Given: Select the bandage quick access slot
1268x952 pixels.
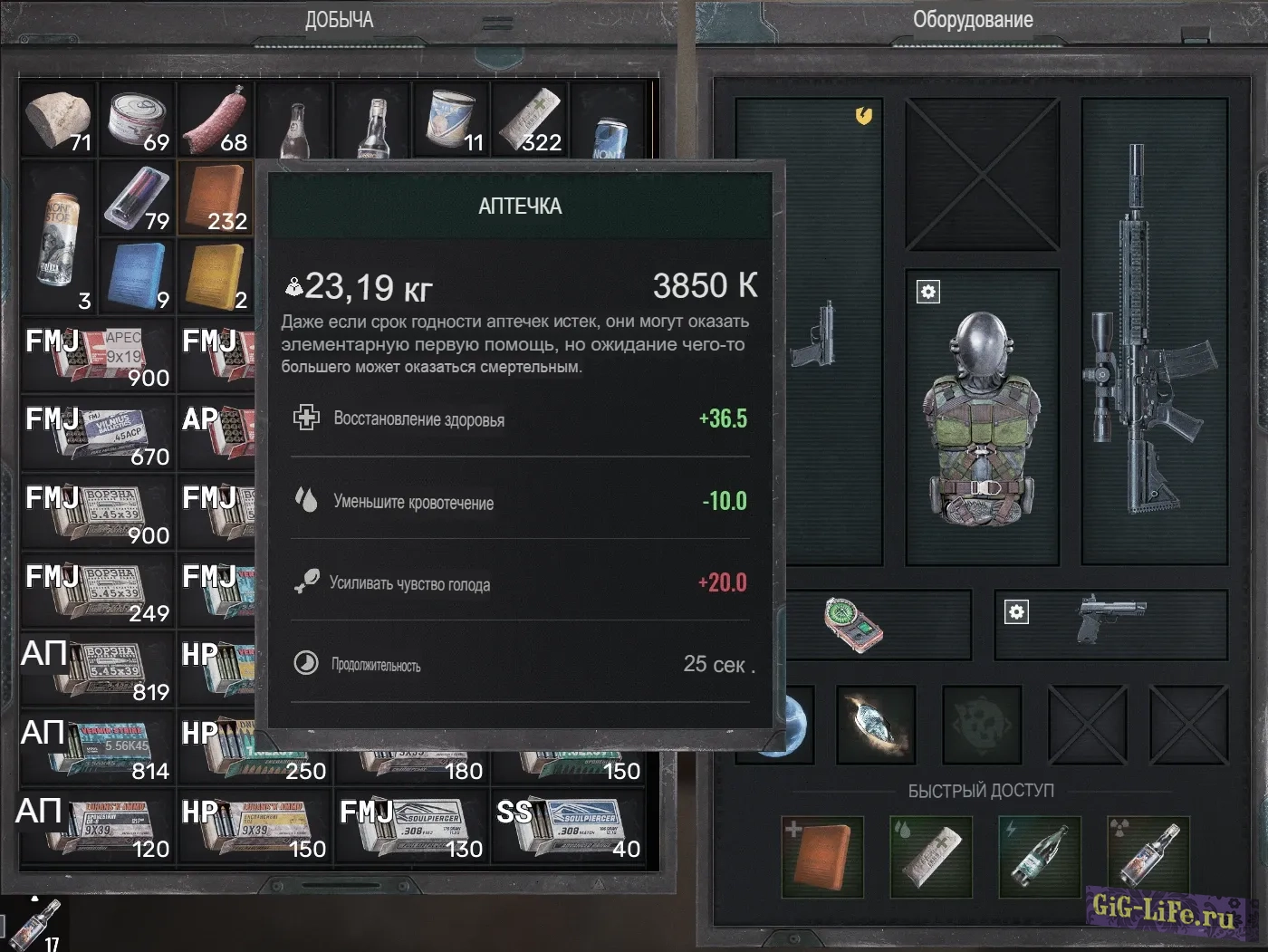Looking at the screenshot, I should [x=931, y=856].
